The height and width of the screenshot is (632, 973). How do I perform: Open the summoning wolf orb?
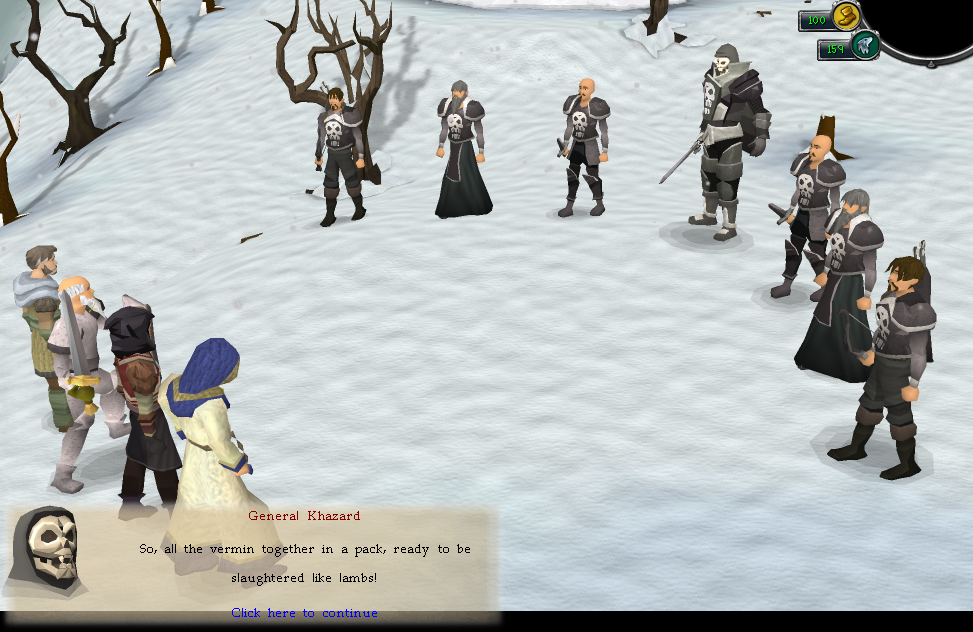(864, 46)
